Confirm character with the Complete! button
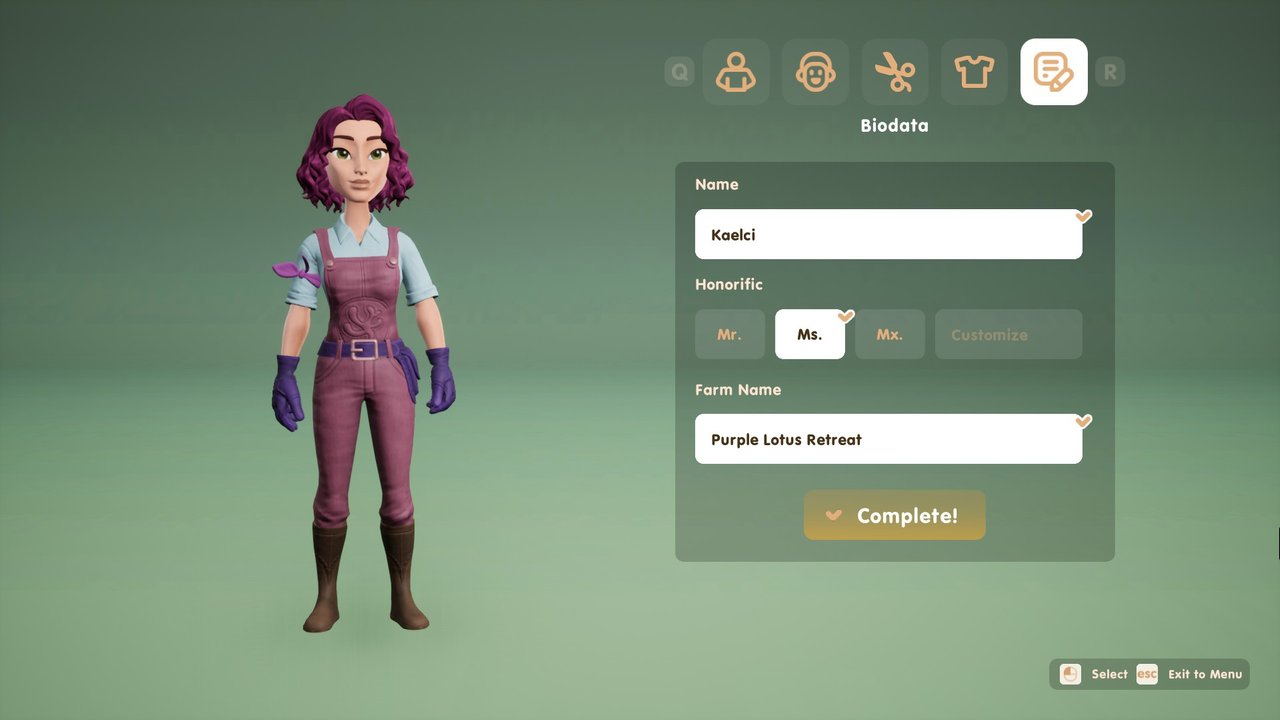 point(894,515)
